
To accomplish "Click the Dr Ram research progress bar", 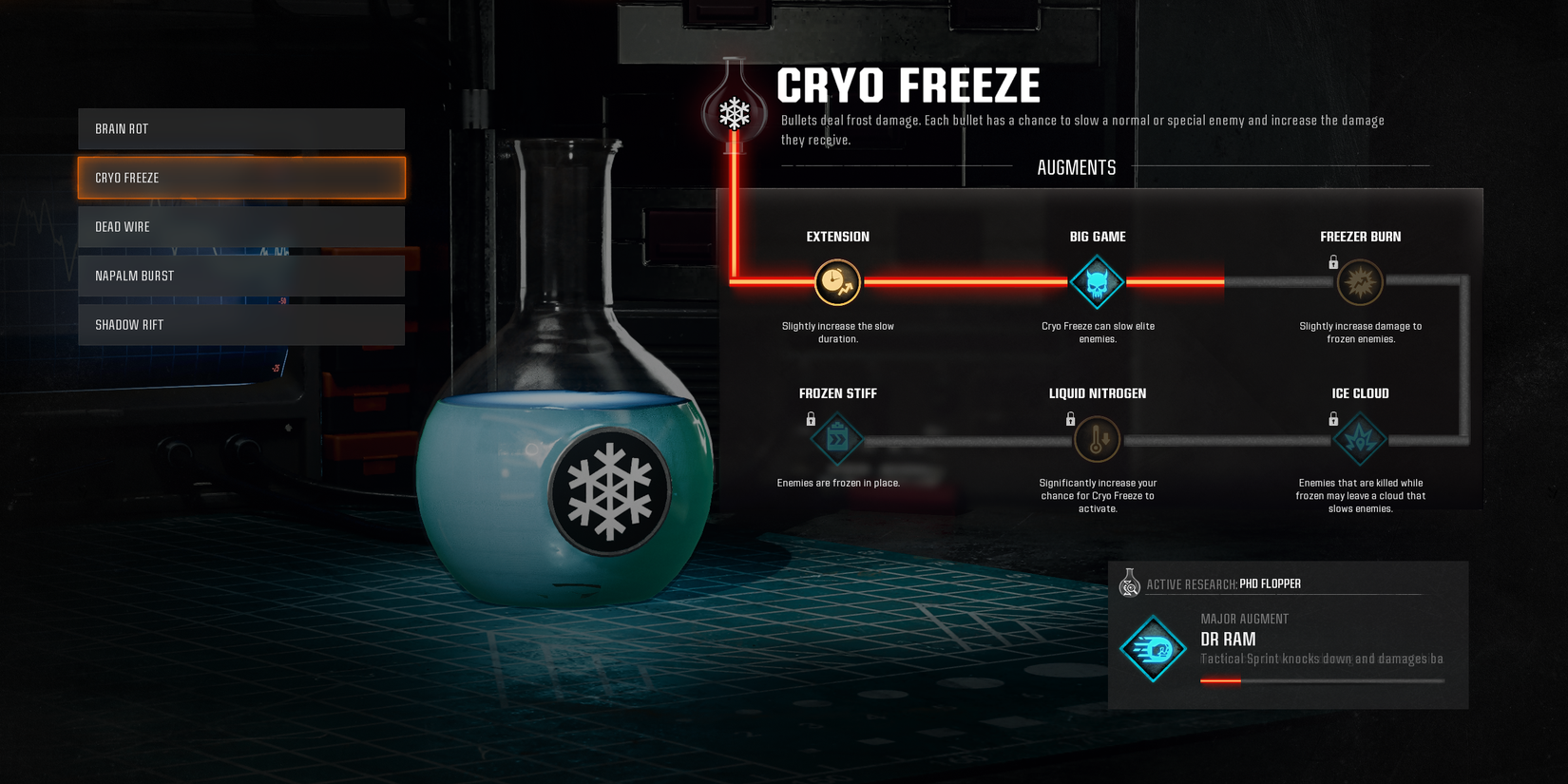I will [1321, 679].
